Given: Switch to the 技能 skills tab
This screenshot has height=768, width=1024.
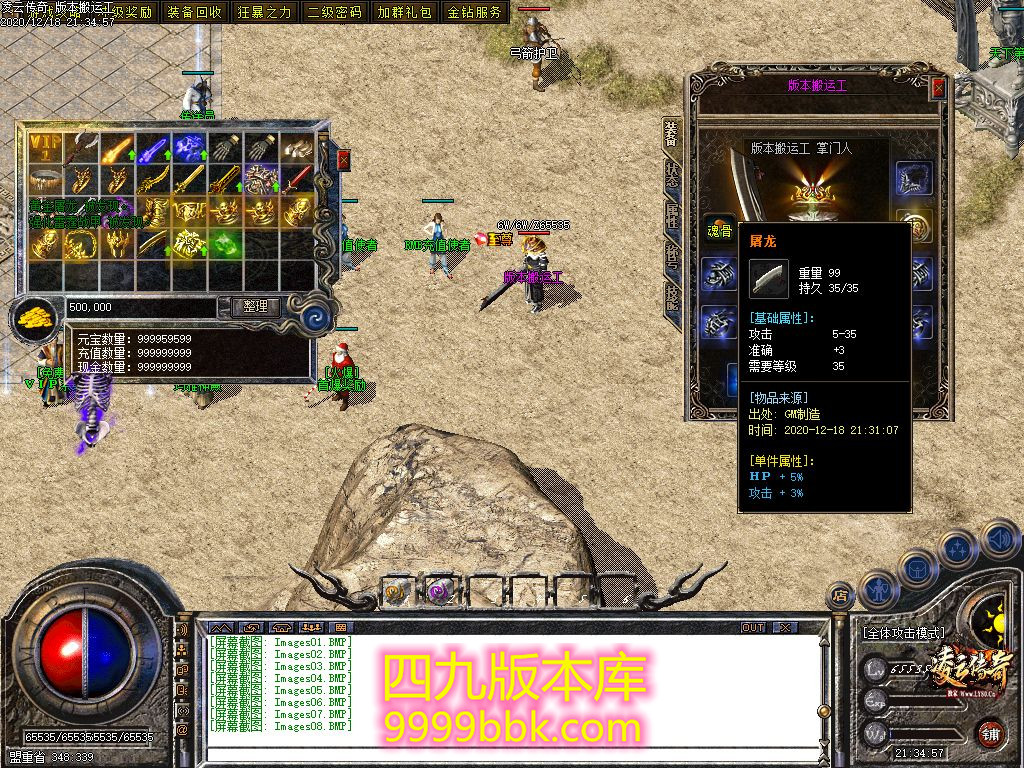Looking at the screenshot, I should click(673, 298).
